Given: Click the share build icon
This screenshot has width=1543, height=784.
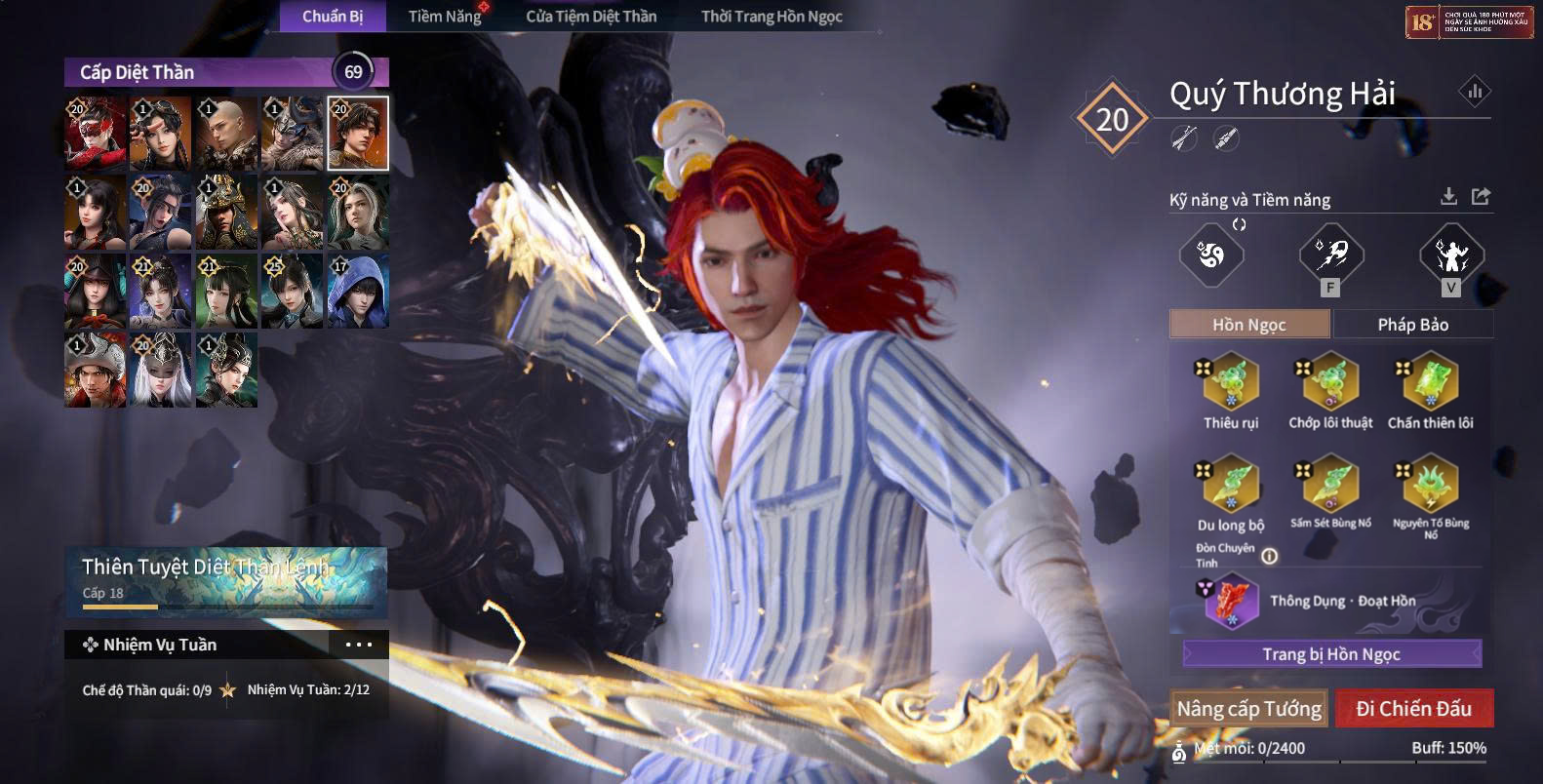Looking at the screenshot, I should point(1481,197).
